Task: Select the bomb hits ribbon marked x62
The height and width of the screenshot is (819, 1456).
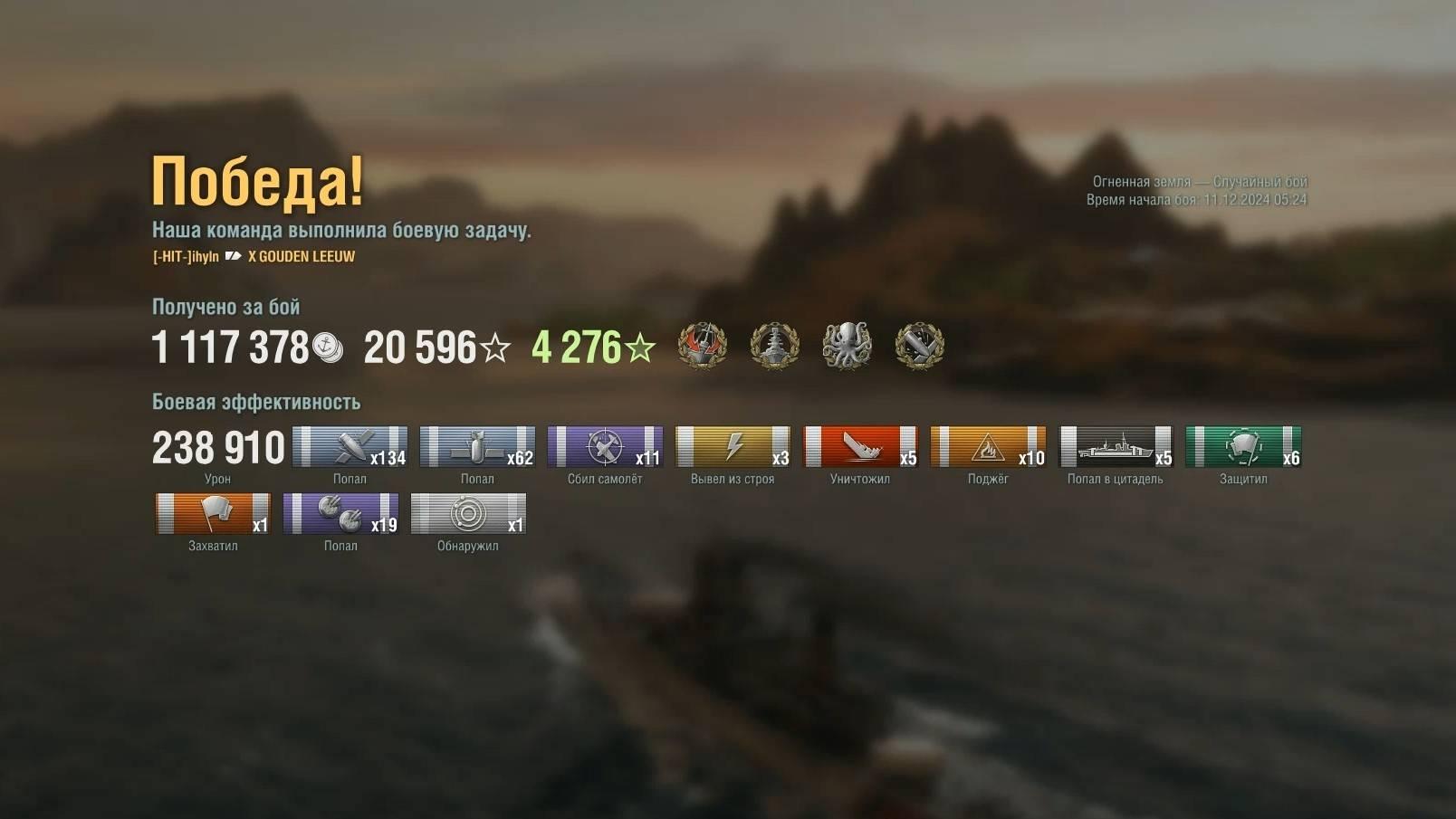Action: 477,447
